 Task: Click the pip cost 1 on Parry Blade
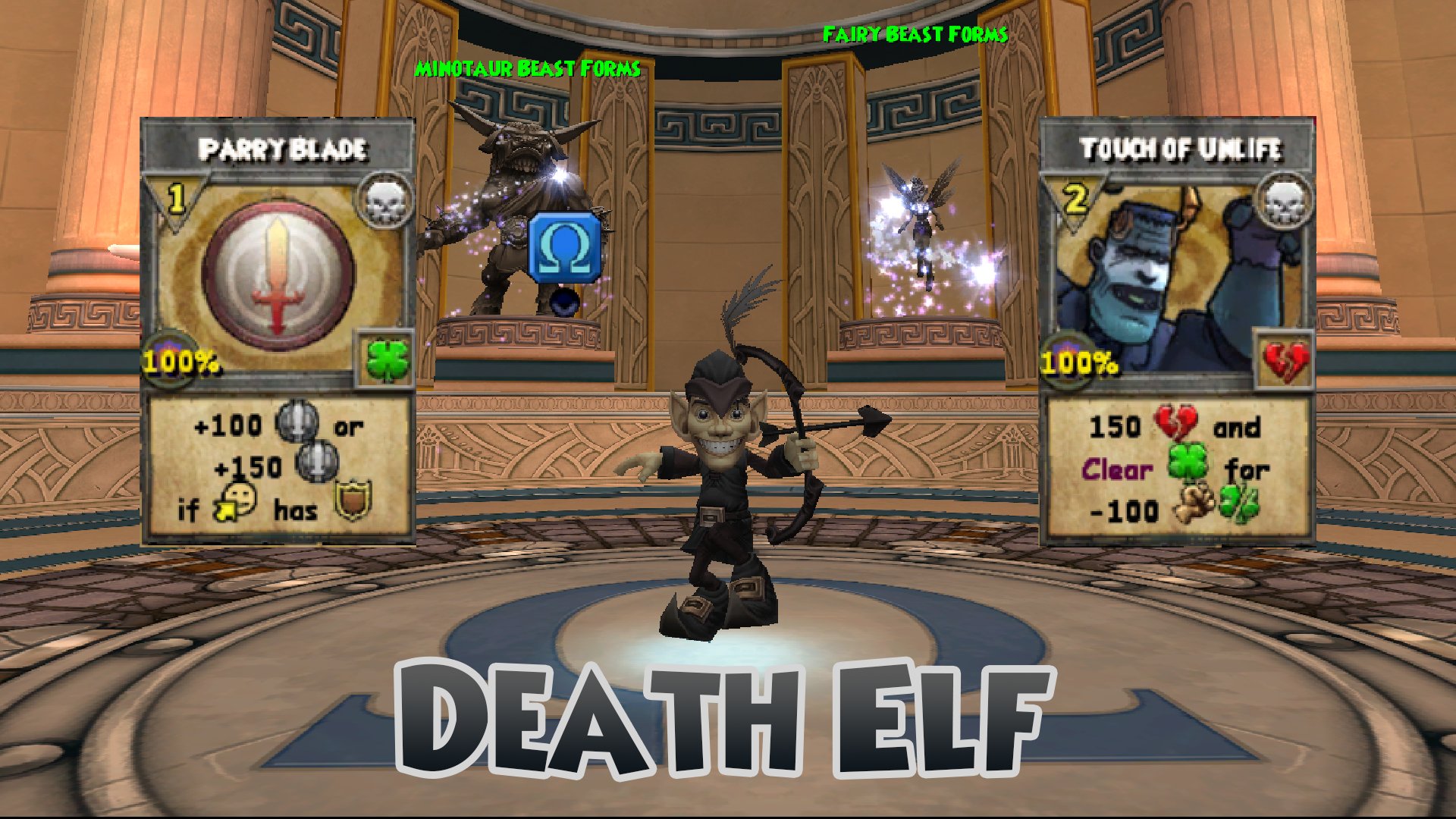coord(174,199)
